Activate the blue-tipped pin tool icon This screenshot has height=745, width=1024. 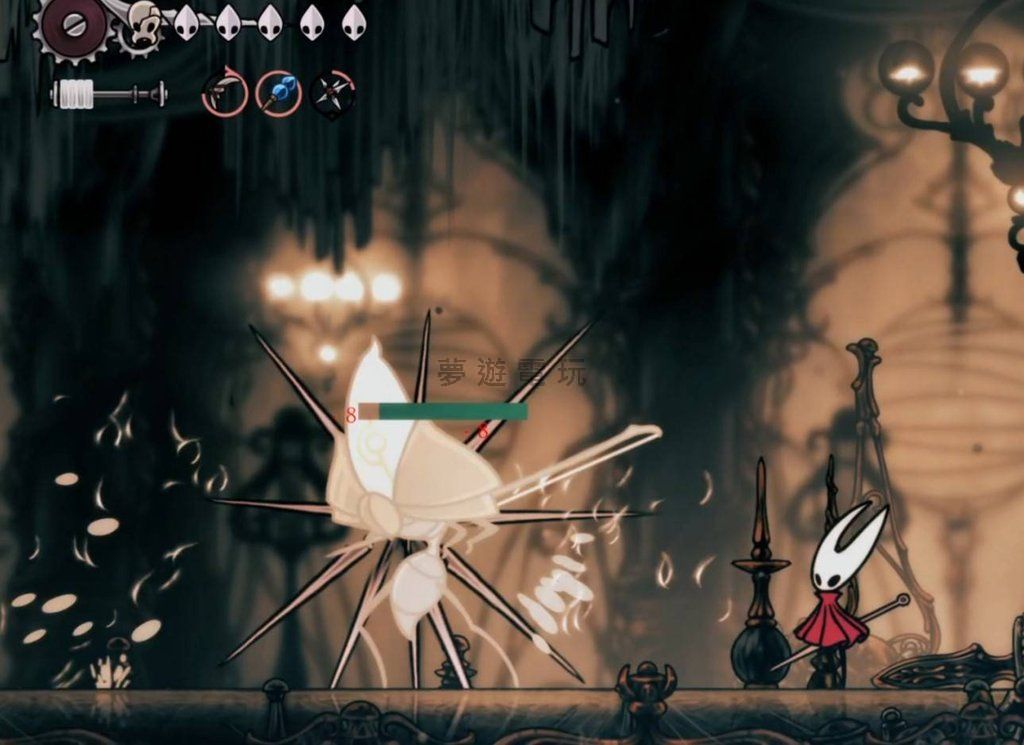278,94
